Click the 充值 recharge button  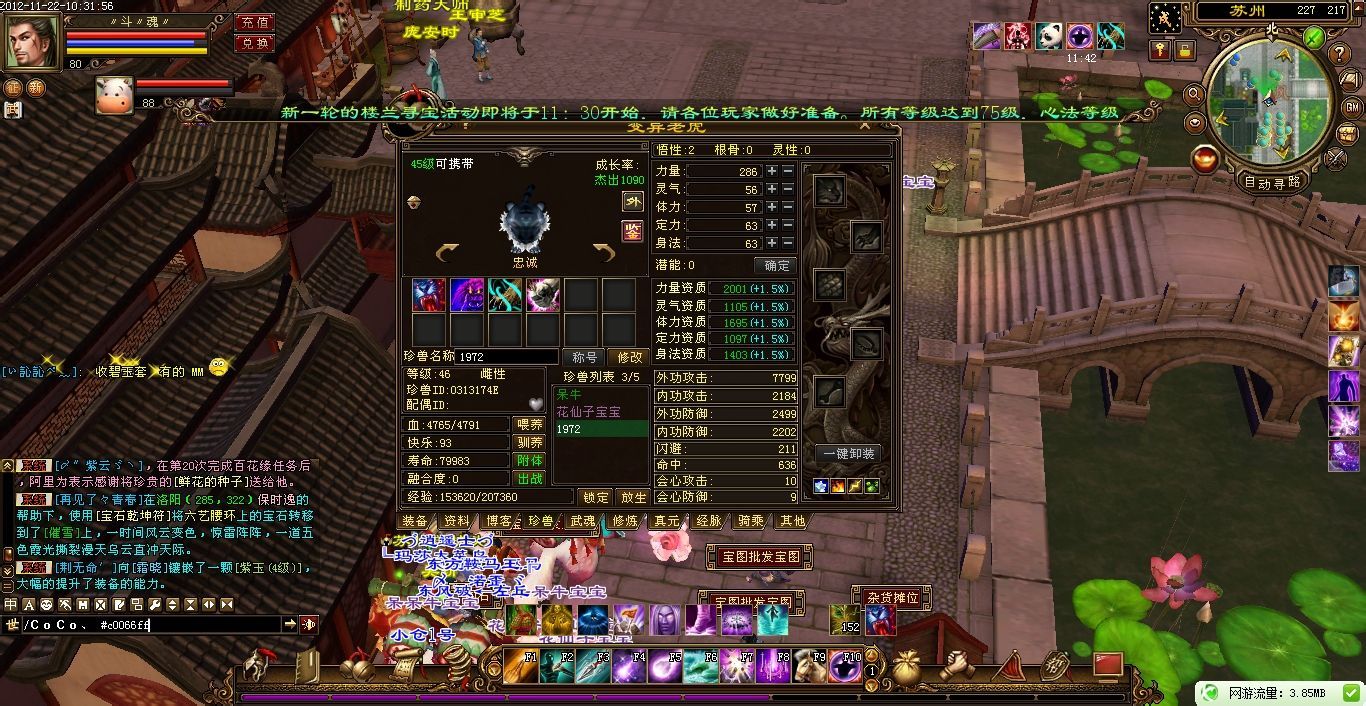(255, 22)
